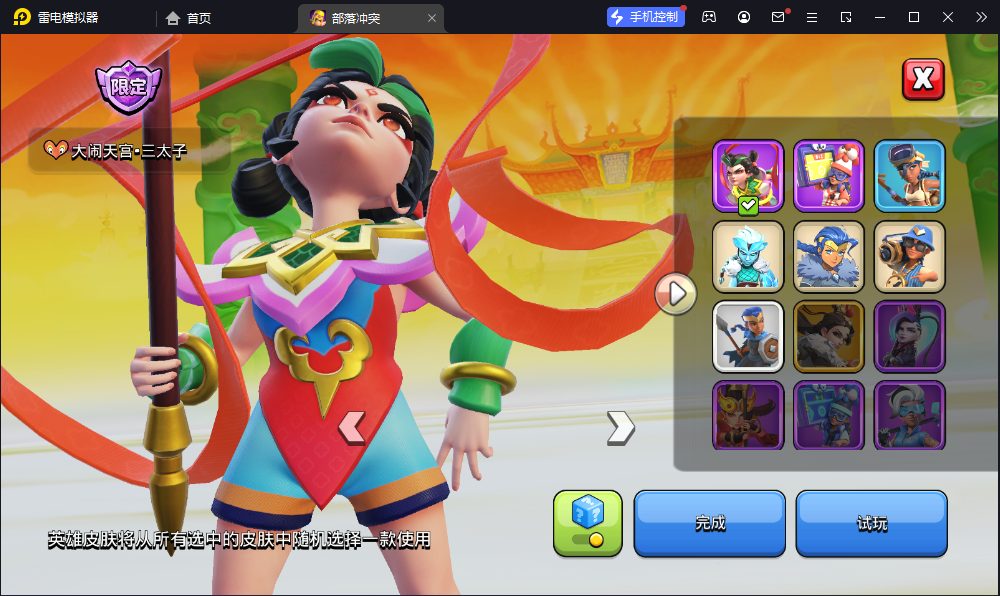
Task: Select the blue cap sunglasses skin
Action: [x=909, y=256]
